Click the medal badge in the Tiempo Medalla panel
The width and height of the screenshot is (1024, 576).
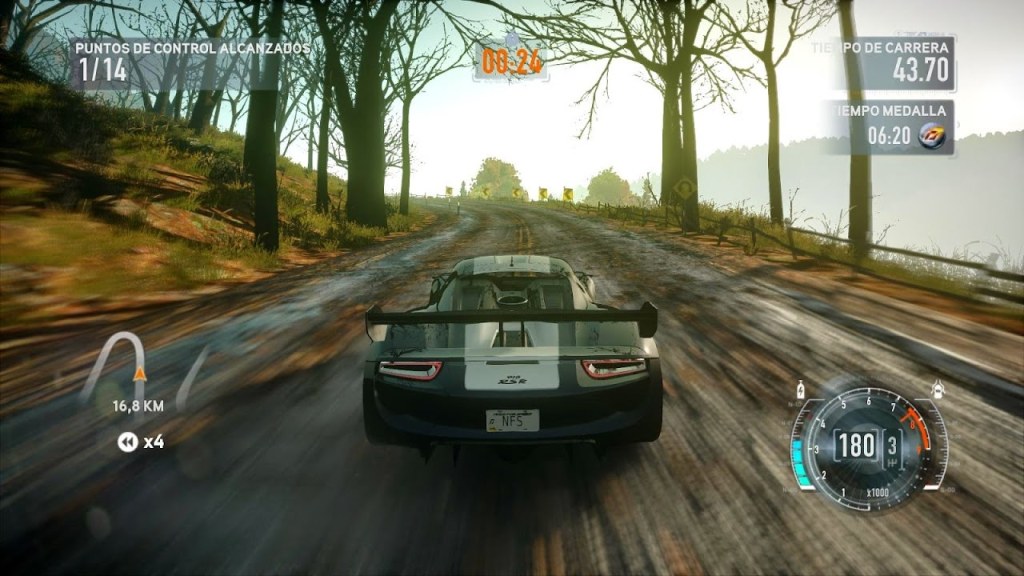point(932,133)
